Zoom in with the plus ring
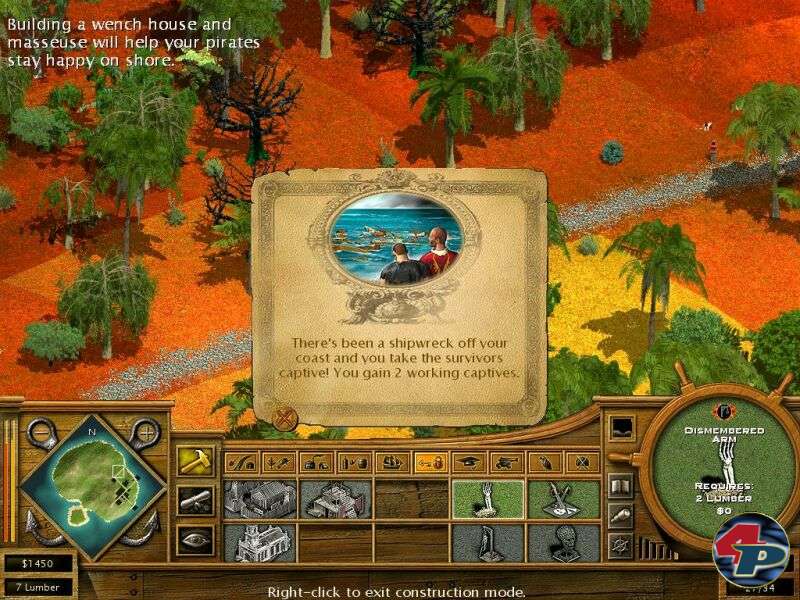The image size is (800, 600). [146, 433]
